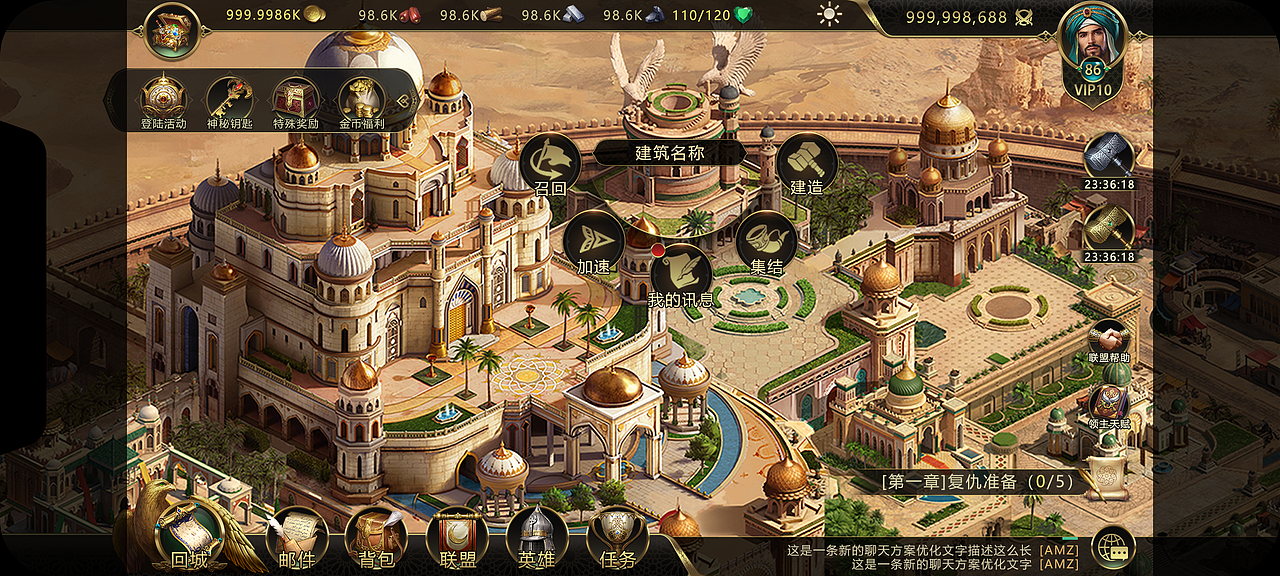Screen dimensions: 1280x576
Task: Open 我的讯息 my messages scroll
Action: [680, 273]
